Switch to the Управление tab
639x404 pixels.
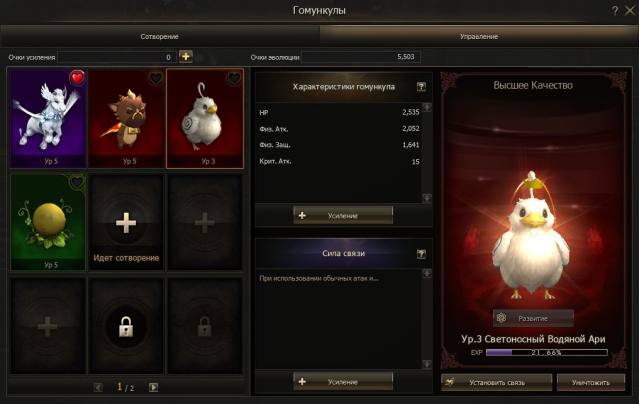(x=479, y=36)
